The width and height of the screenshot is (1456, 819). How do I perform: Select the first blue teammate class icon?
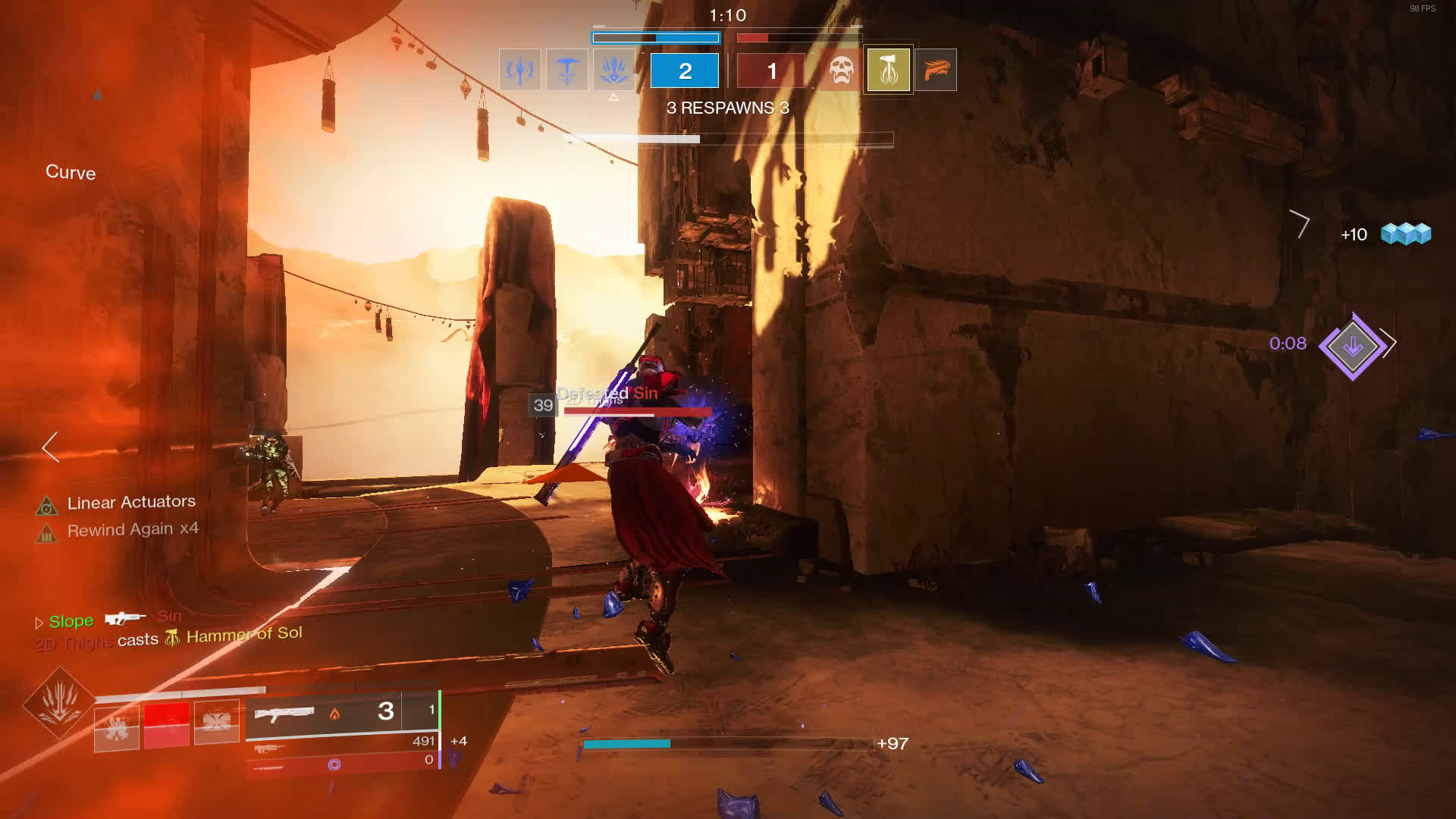tap(519, 71)
